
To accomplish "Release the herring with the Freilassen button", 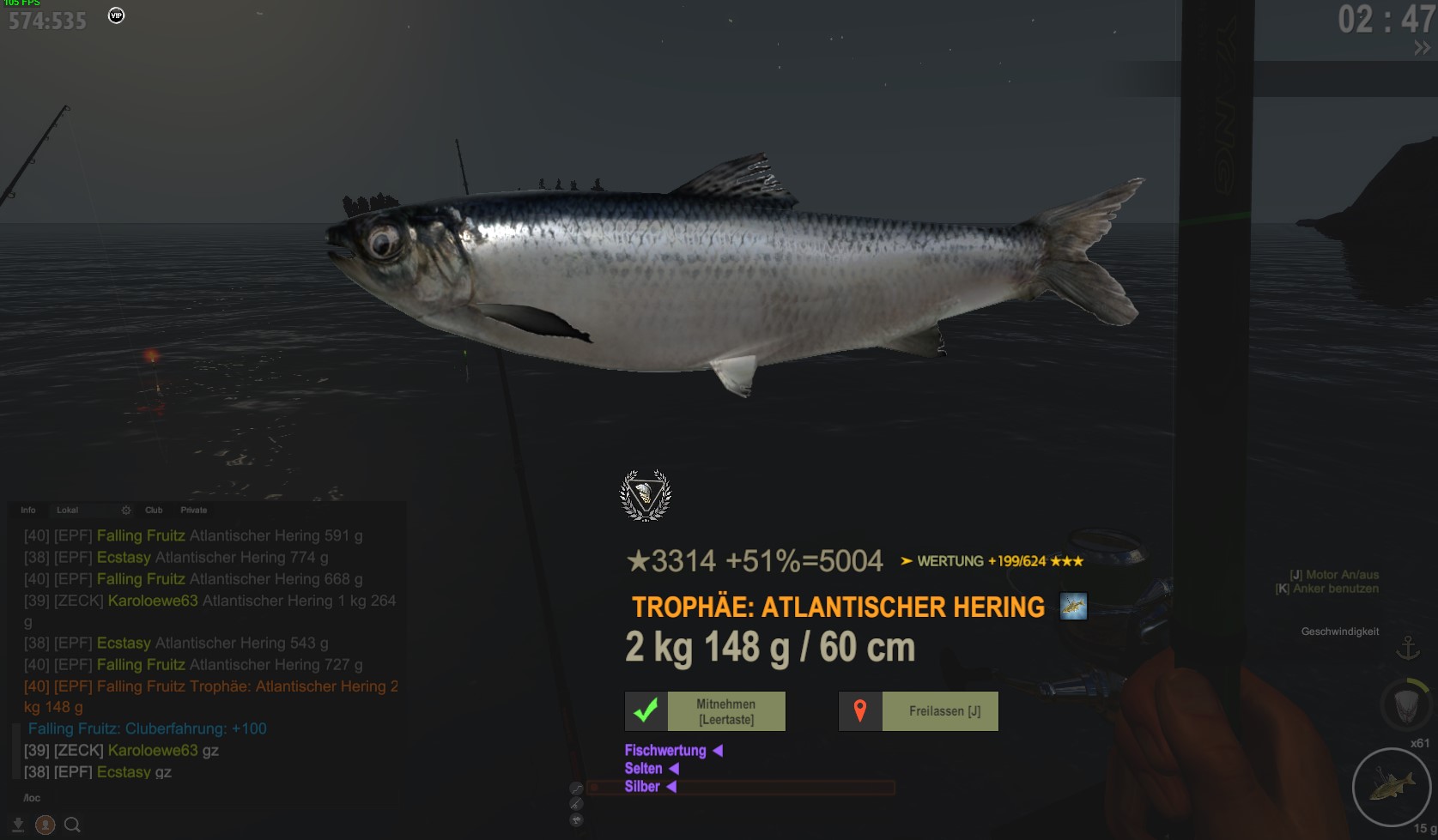I will pyautogui.click(x=919, y=711).
